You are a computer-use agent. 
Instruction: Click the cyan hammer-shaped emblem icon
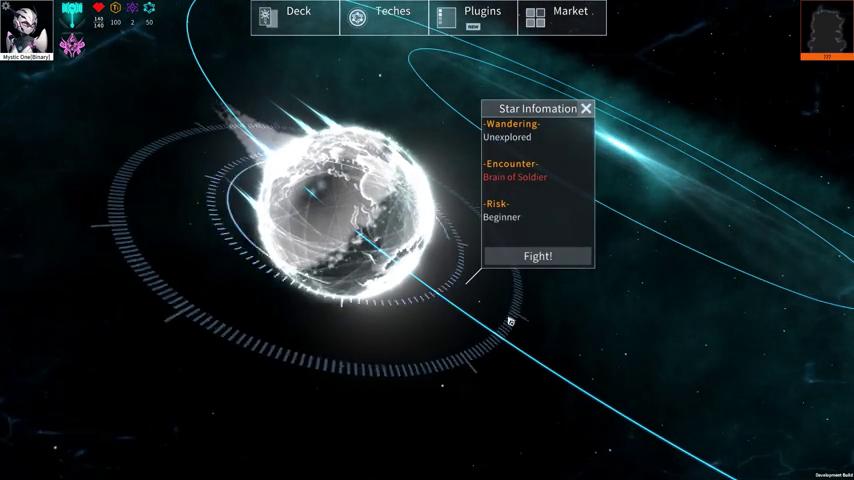(72, 14)
